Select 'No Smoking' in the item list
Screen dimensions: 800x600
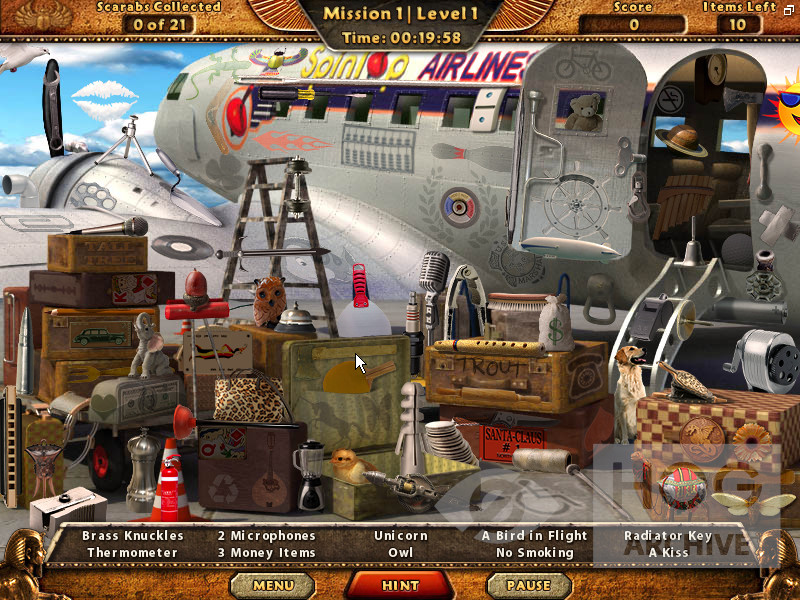(535, 552)
